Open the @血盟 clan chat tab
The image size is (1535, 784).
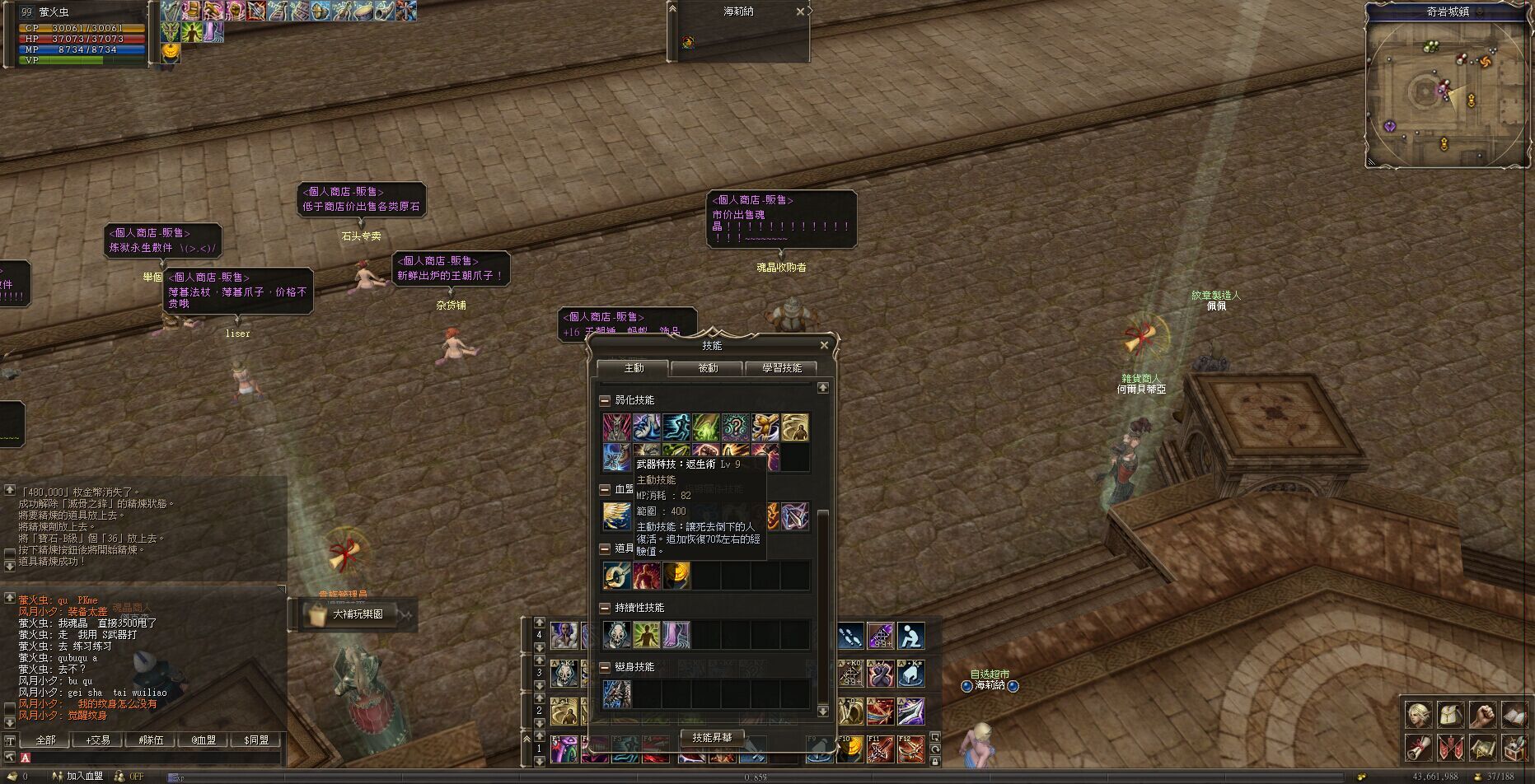204,740
